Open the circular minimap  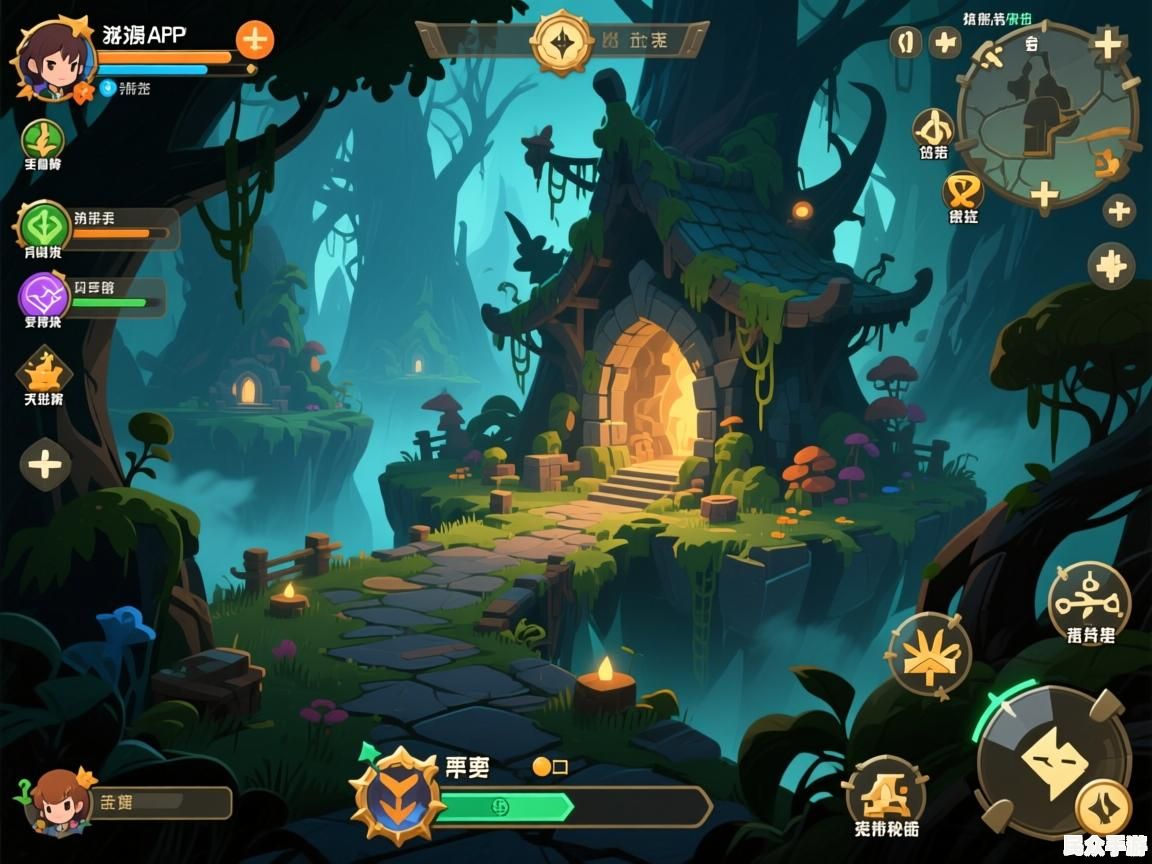click(x=1047, y=115)
